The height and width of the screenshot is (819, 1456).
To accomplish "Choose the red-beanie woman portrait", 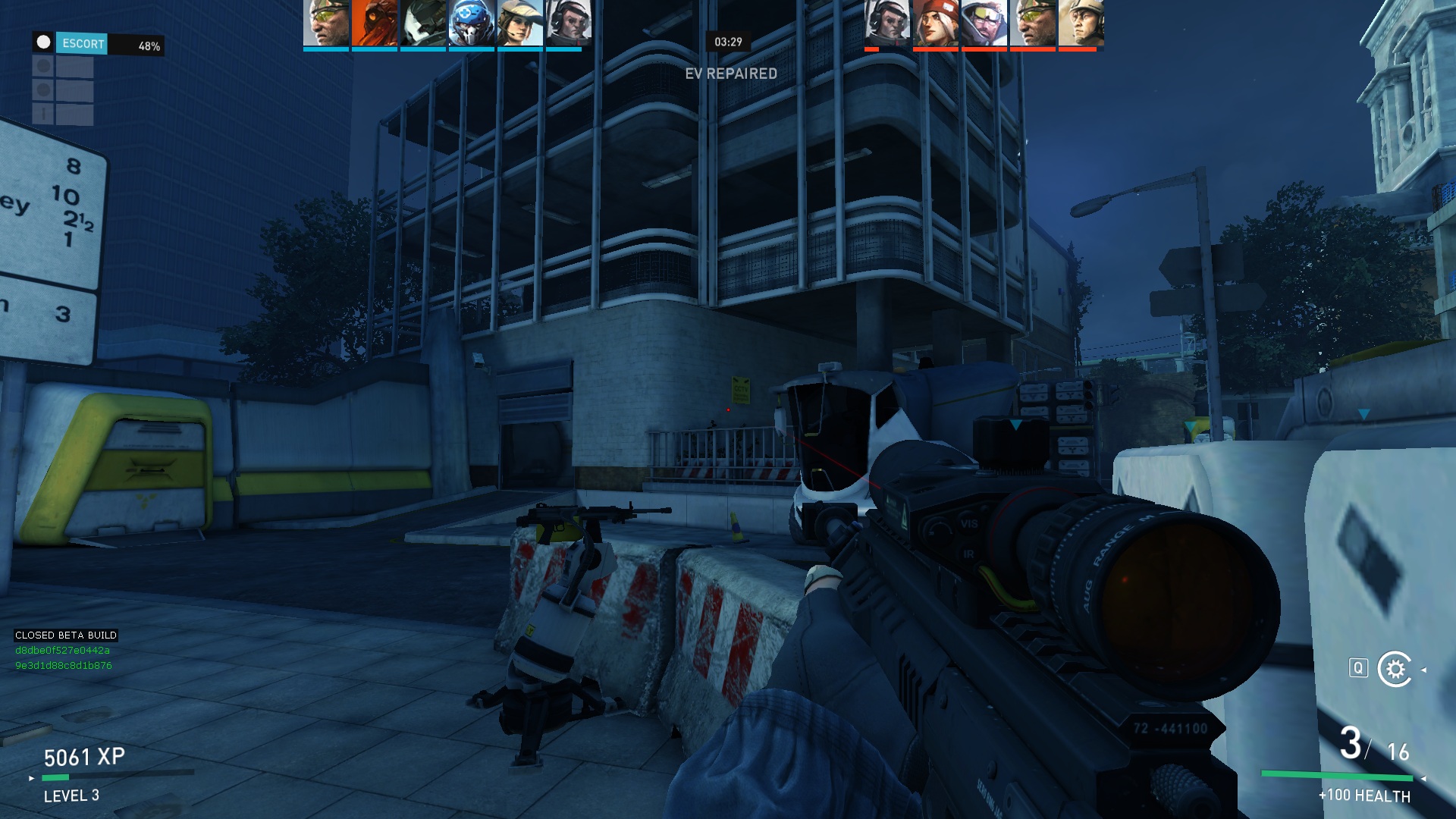I will click(x=936, y=23).
